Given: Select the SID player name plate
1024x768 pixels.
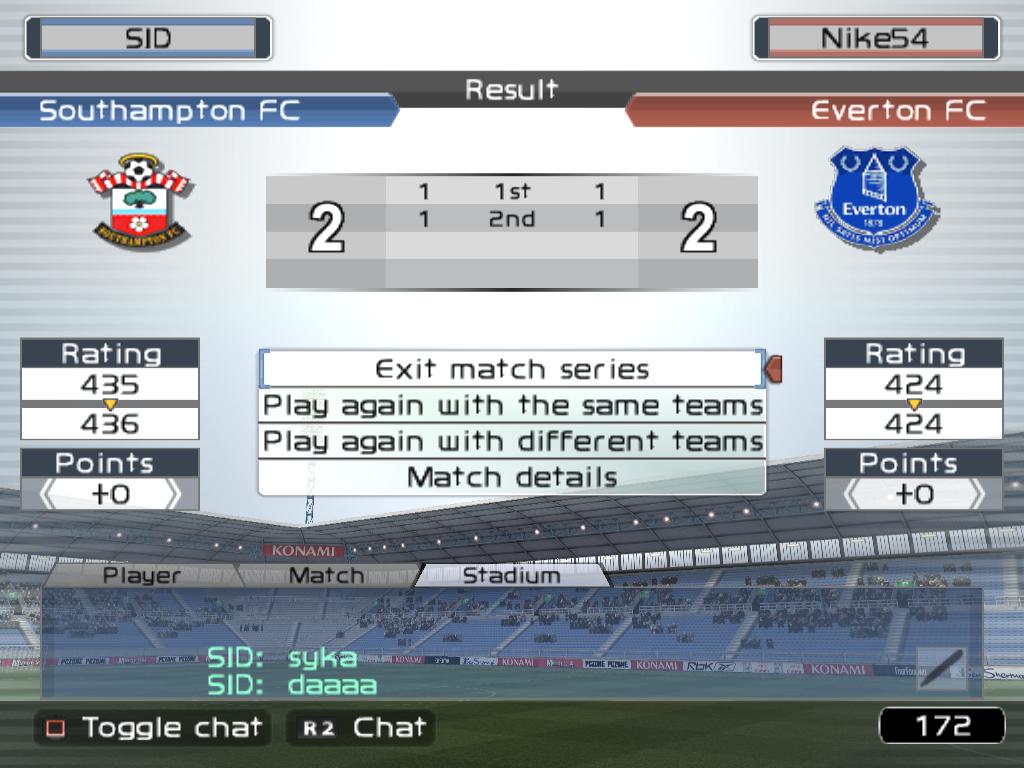Looking at the screenshot, I should pos(148,38).
